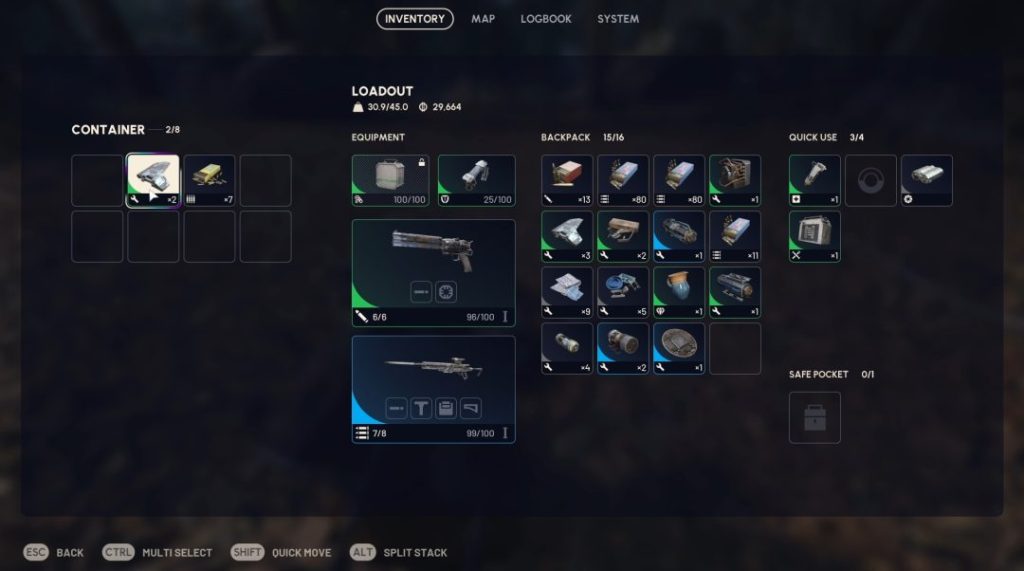The height and width of the screenshot is (571, 1024).
Task: Select the backpack item stacked ×13
Action: pos(567,180)
